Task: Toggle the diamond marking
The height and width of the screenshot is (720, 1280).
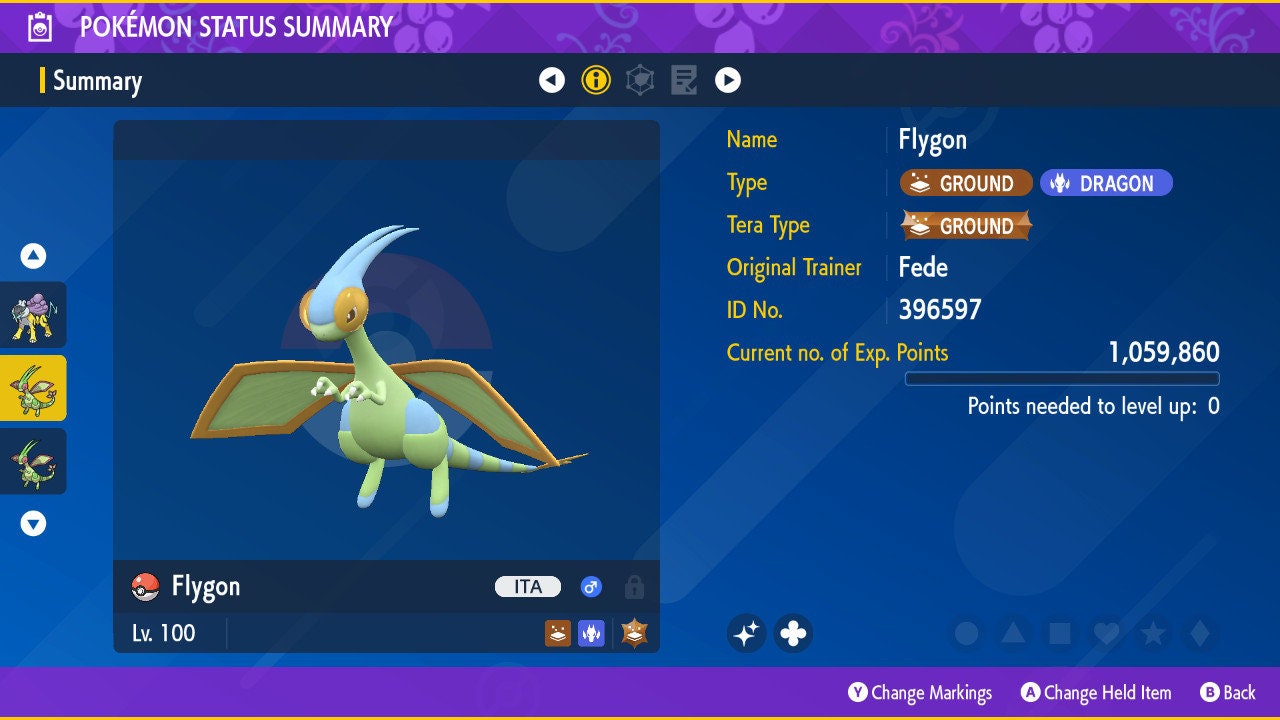Action: point(1200,633)
